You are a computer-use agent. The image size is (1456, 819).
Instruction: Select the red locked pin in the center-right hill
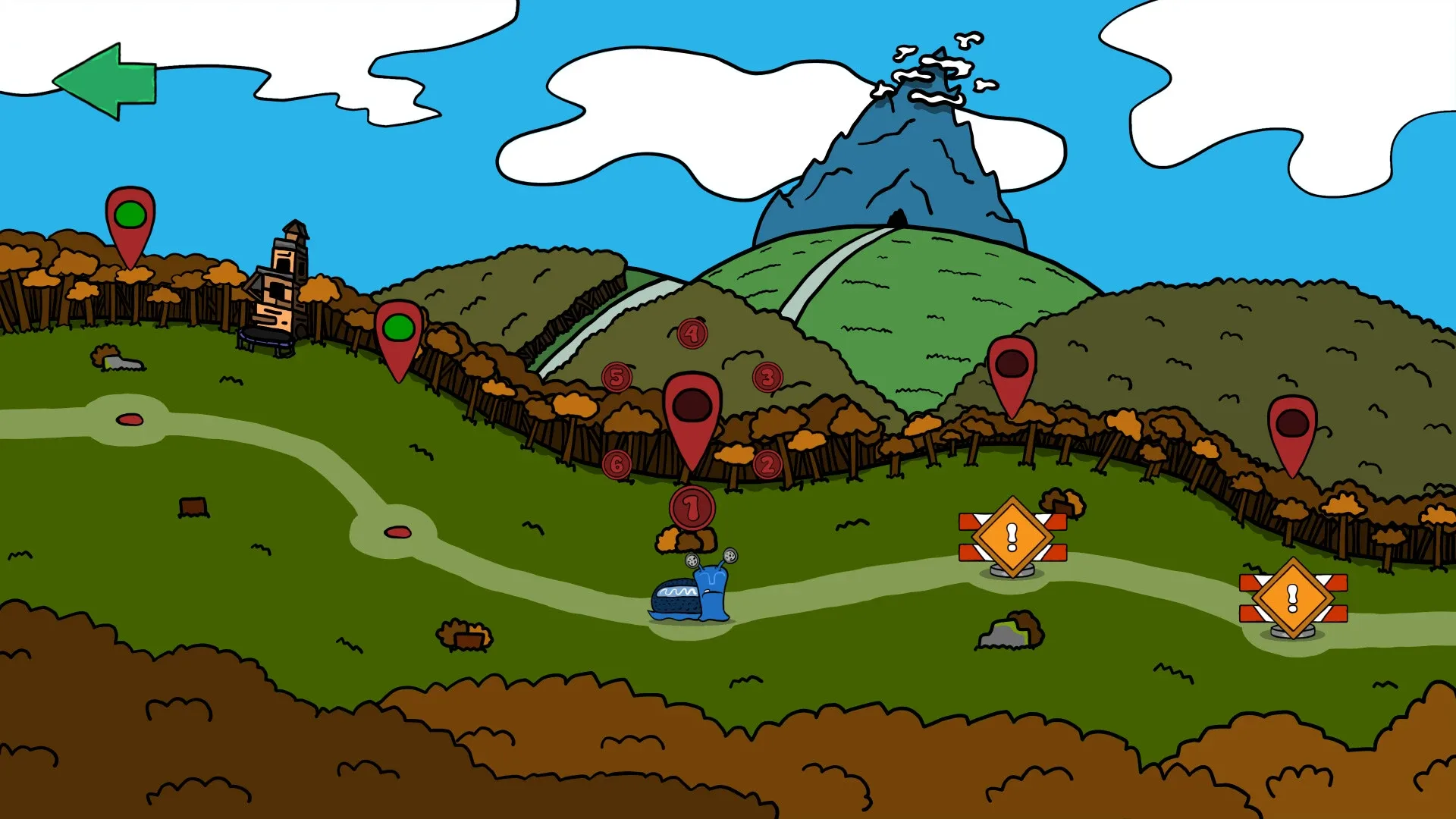tap(1012, 364)
